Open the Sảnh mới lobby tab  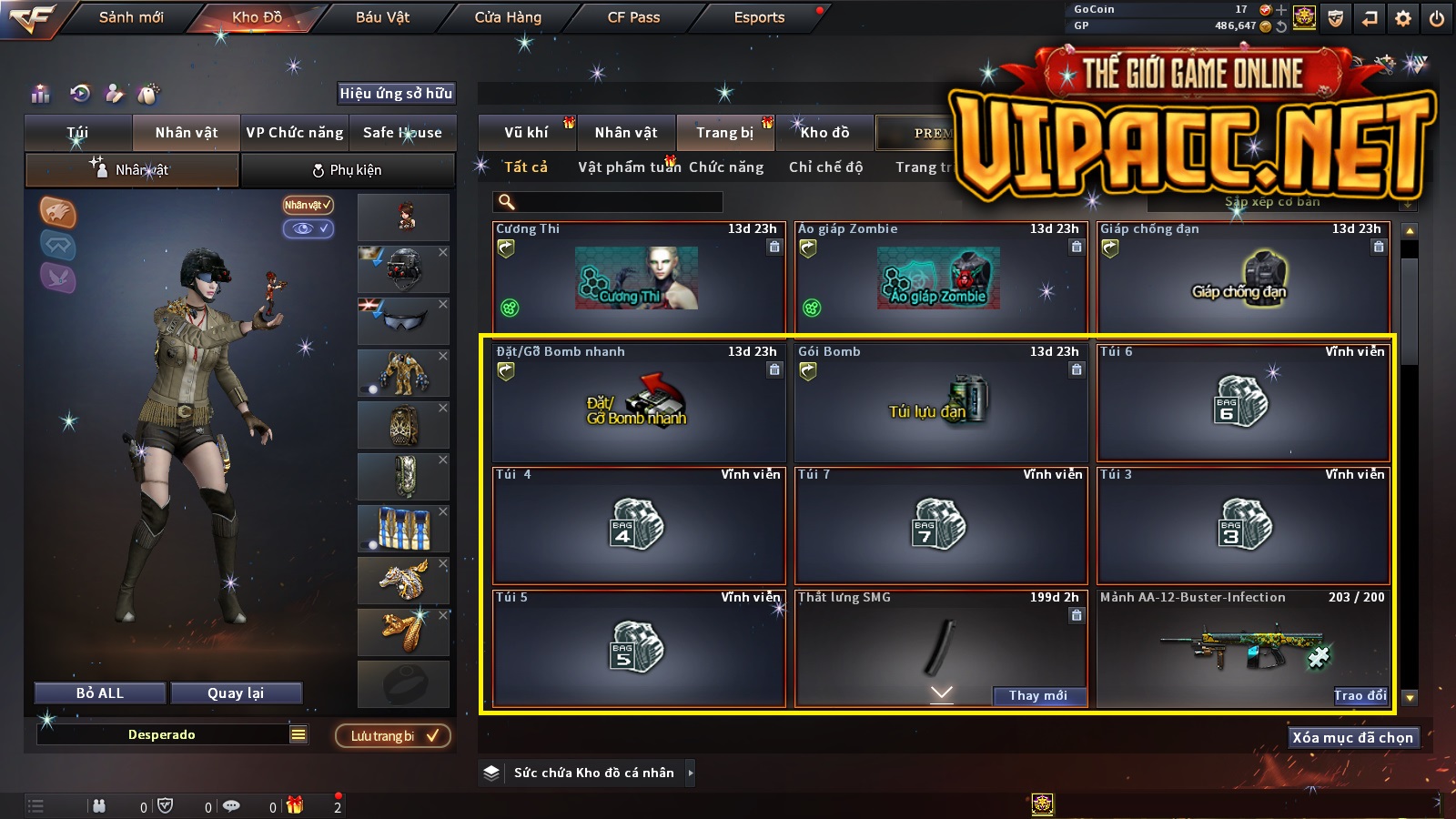coord(131,17)
